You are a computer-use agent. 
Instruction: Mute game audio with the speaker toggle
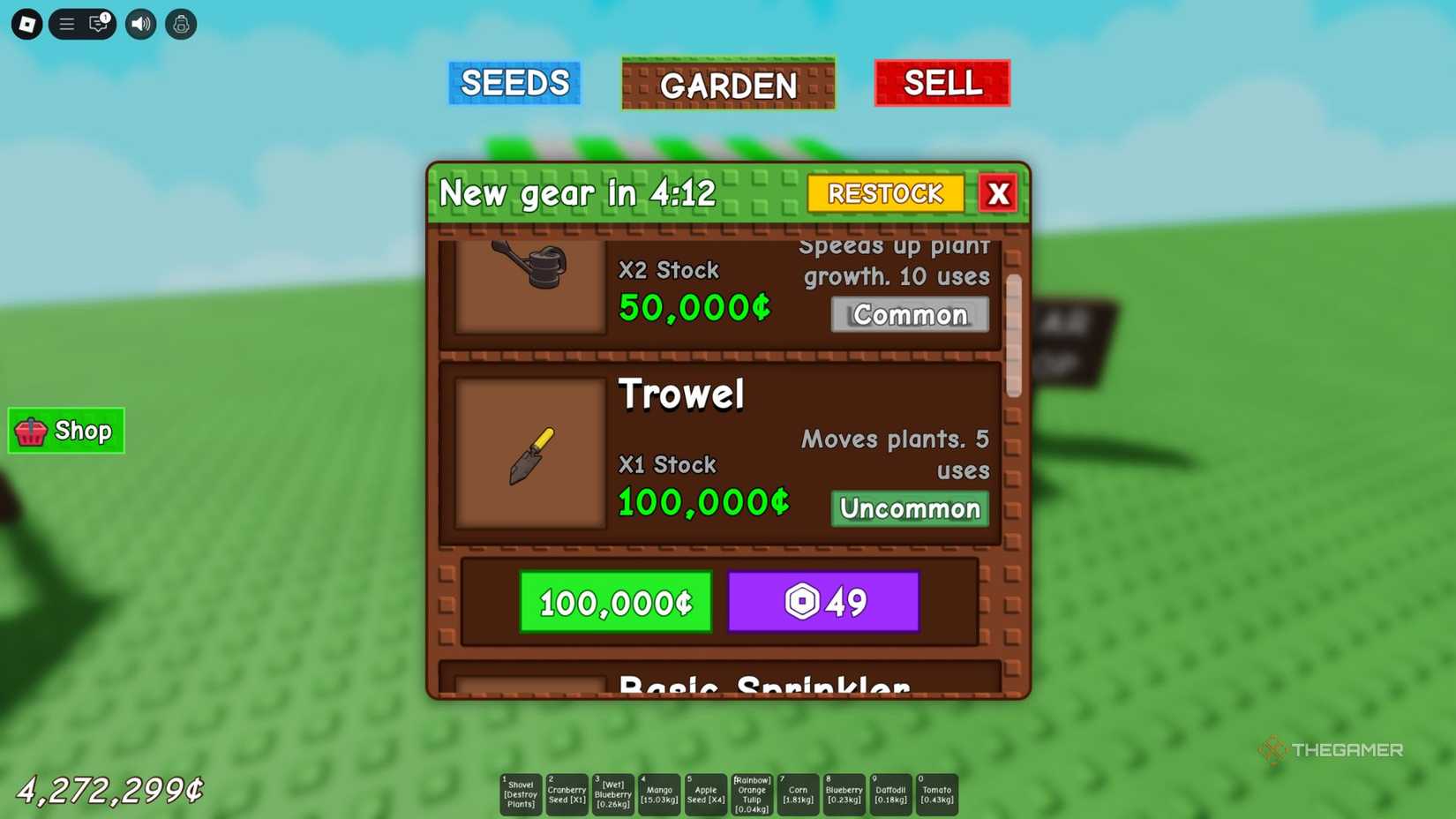139,24
